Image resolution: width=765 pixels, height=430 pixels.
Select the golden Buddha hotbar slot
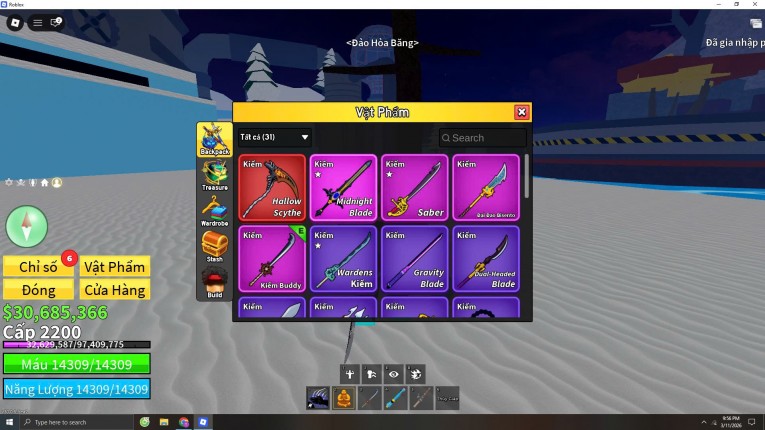(343, 399)
